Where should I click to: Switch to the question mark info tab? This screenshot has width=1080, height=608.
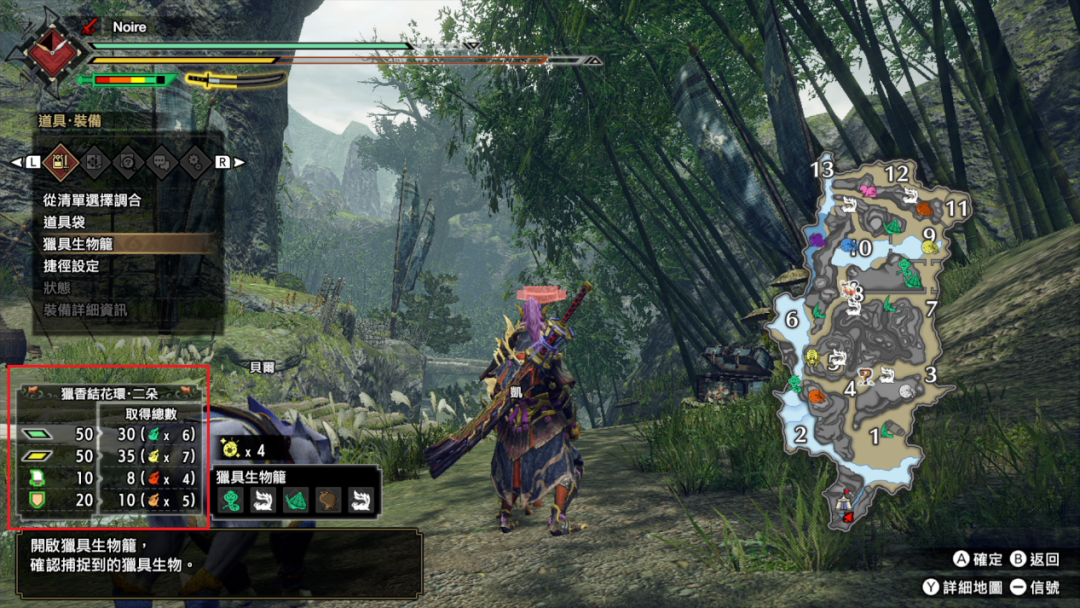pos(128,161)
